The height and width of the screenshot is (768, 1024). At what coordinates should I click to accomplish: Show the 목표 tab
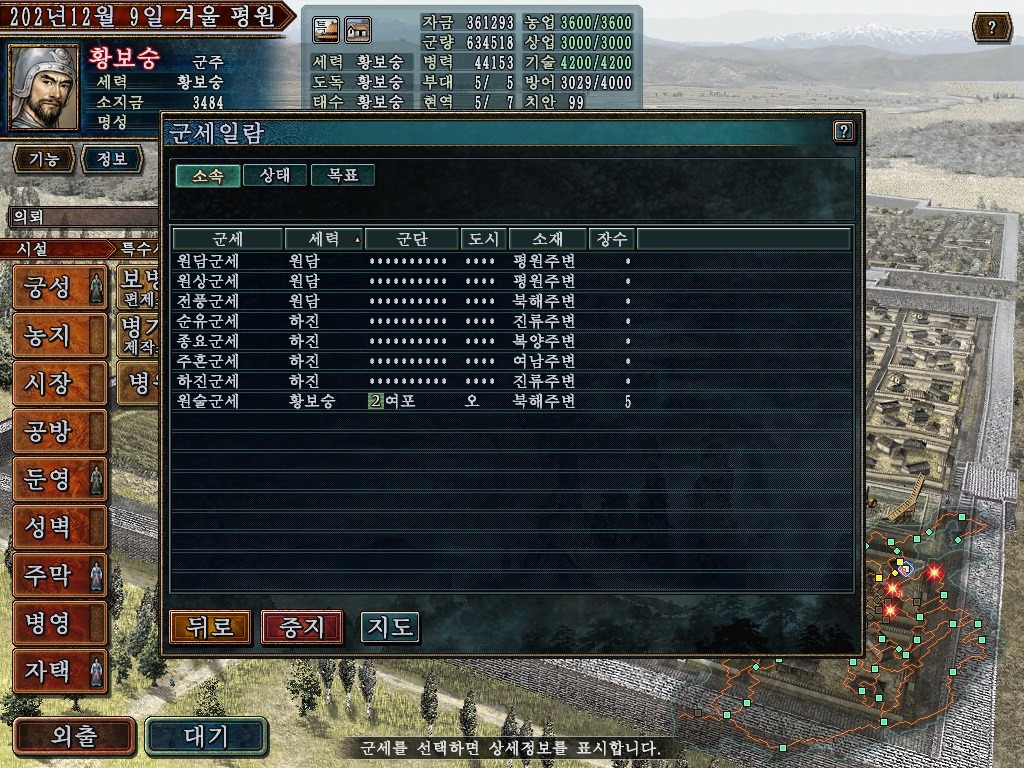[x=343, y=175]
